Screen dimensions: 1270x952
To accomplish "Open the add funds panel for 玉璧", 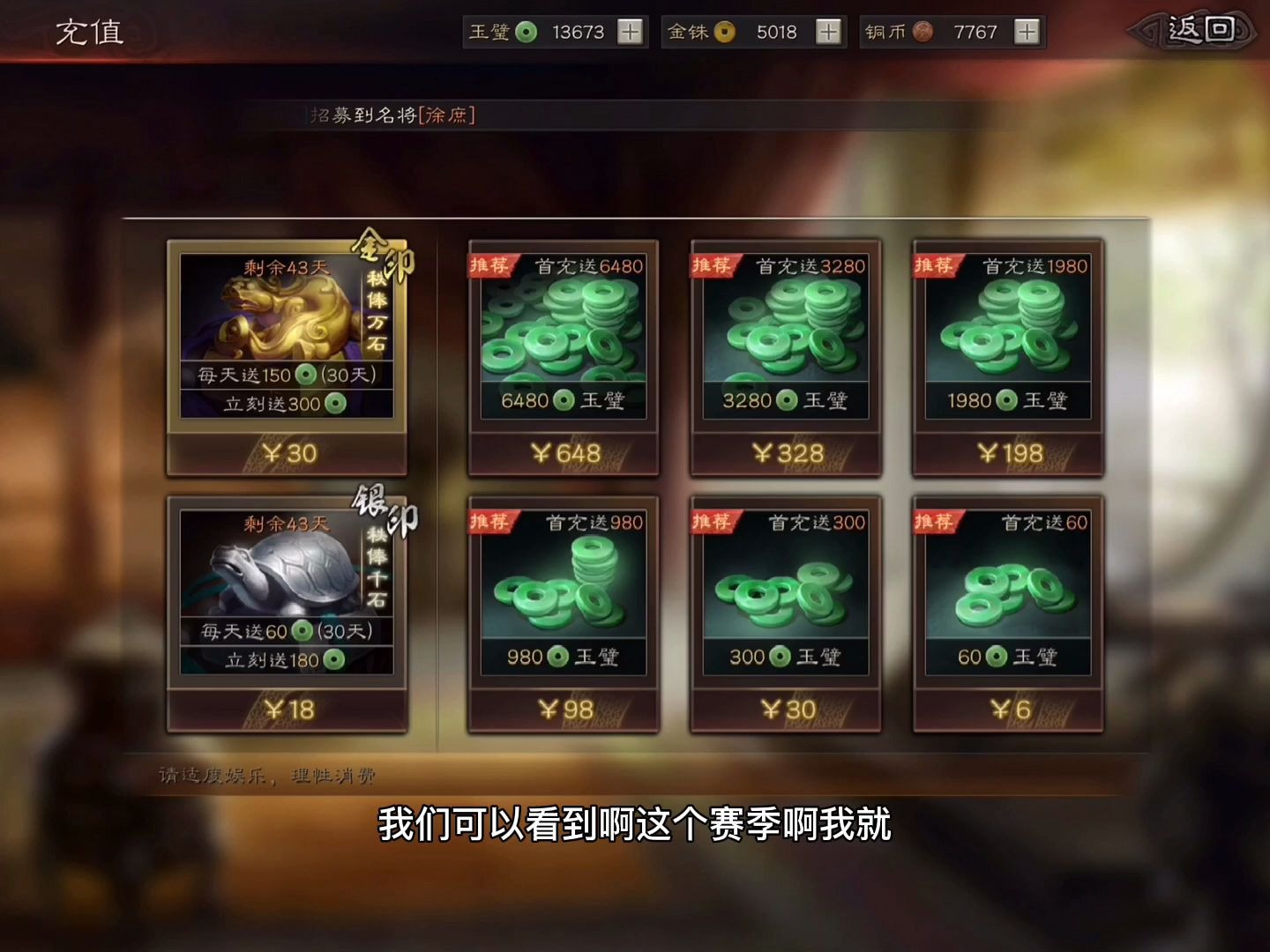I will (x=628, y=32).
